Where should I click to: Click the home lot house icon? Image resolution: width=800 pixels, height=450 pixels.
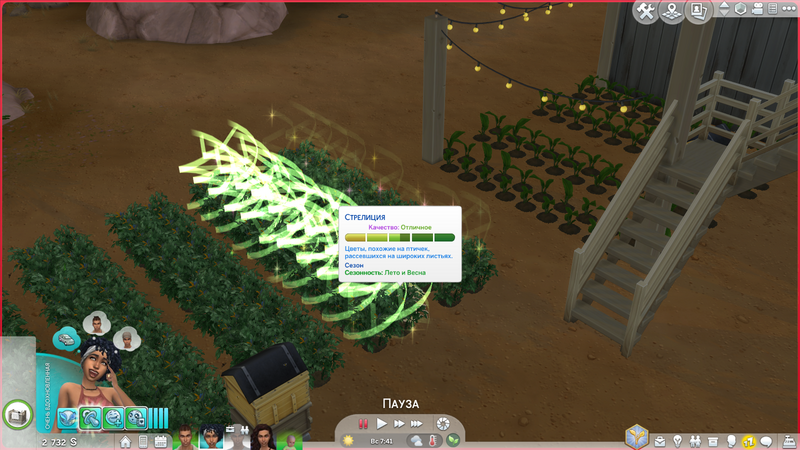[x=126, y=441]
